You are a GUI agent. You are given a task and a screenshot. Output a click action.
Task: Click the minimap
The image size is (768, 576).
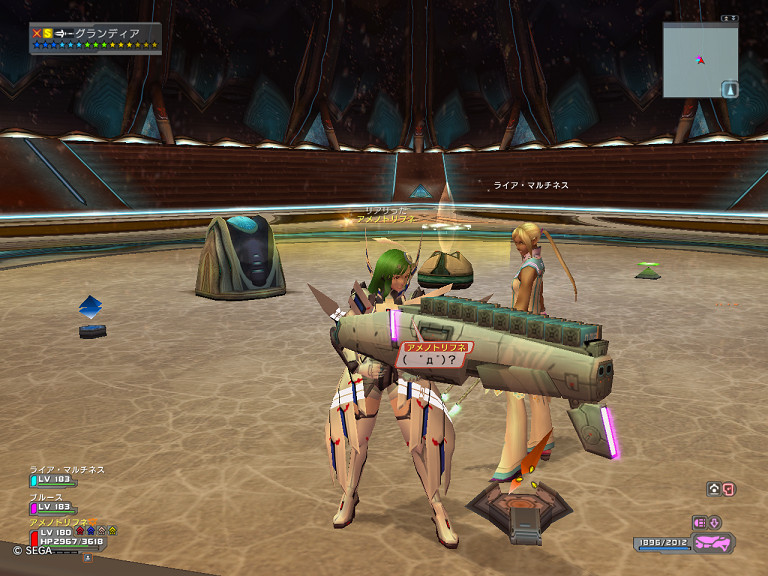700,60
